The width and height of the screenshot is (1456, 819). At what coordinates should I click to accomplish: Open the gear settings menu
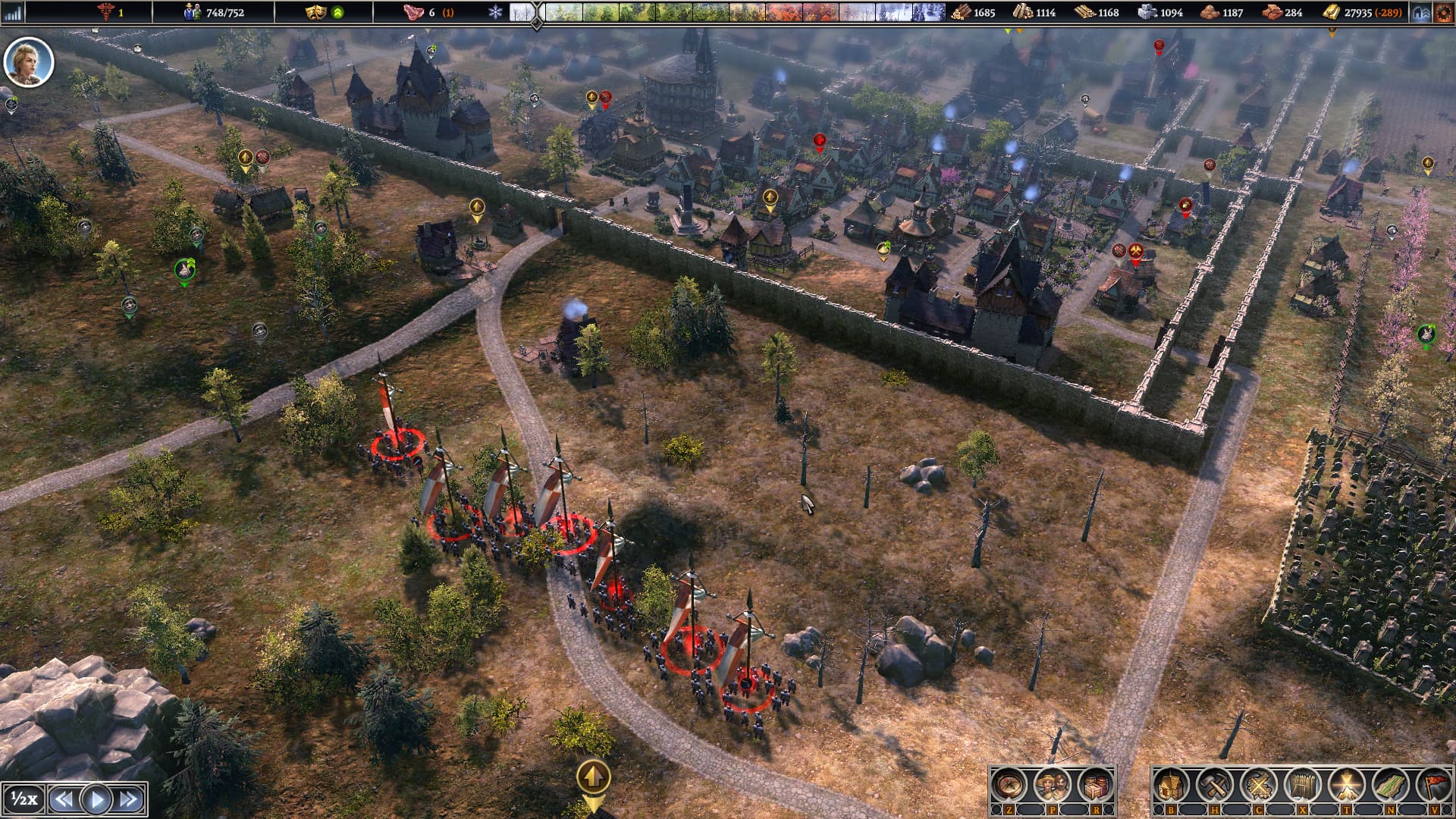[x=1442, y=12]
